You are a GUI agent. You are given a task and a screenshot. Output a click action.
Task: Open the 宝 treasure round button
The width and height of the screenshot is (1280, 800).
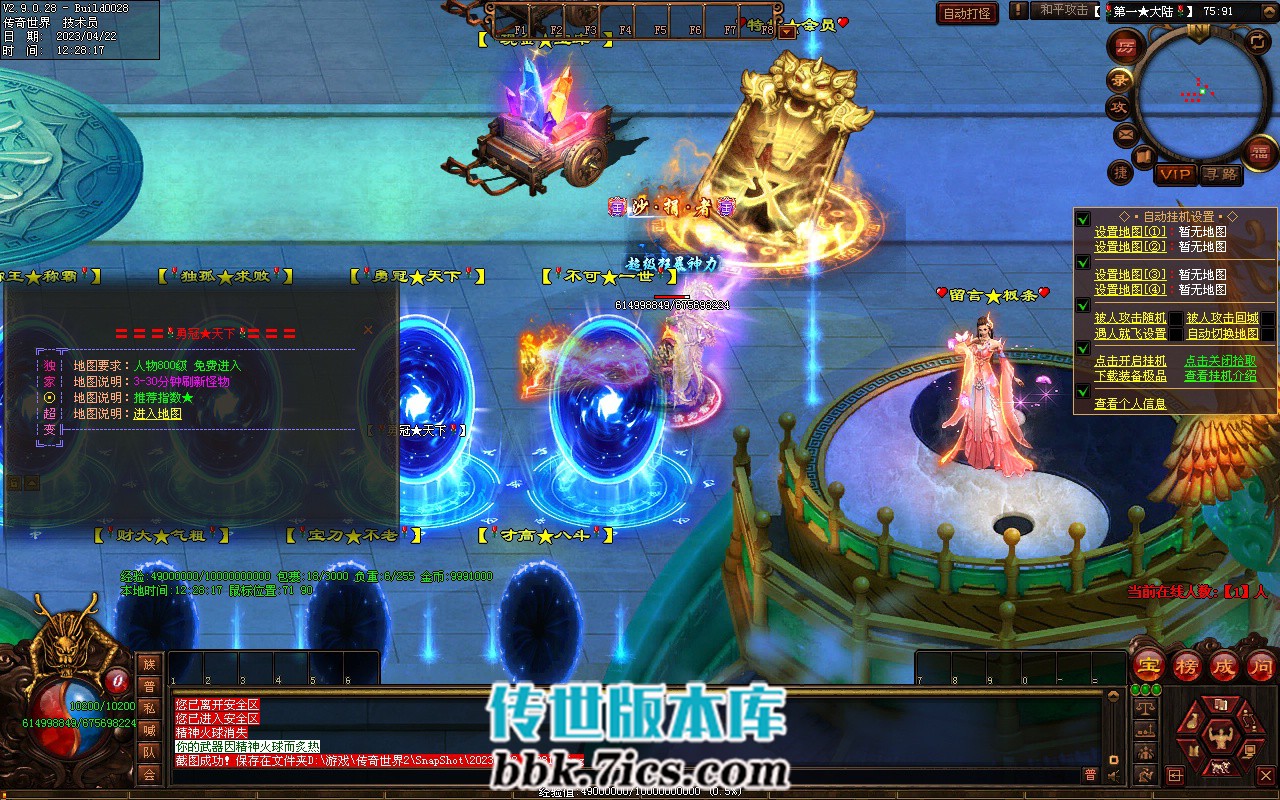1149,664
